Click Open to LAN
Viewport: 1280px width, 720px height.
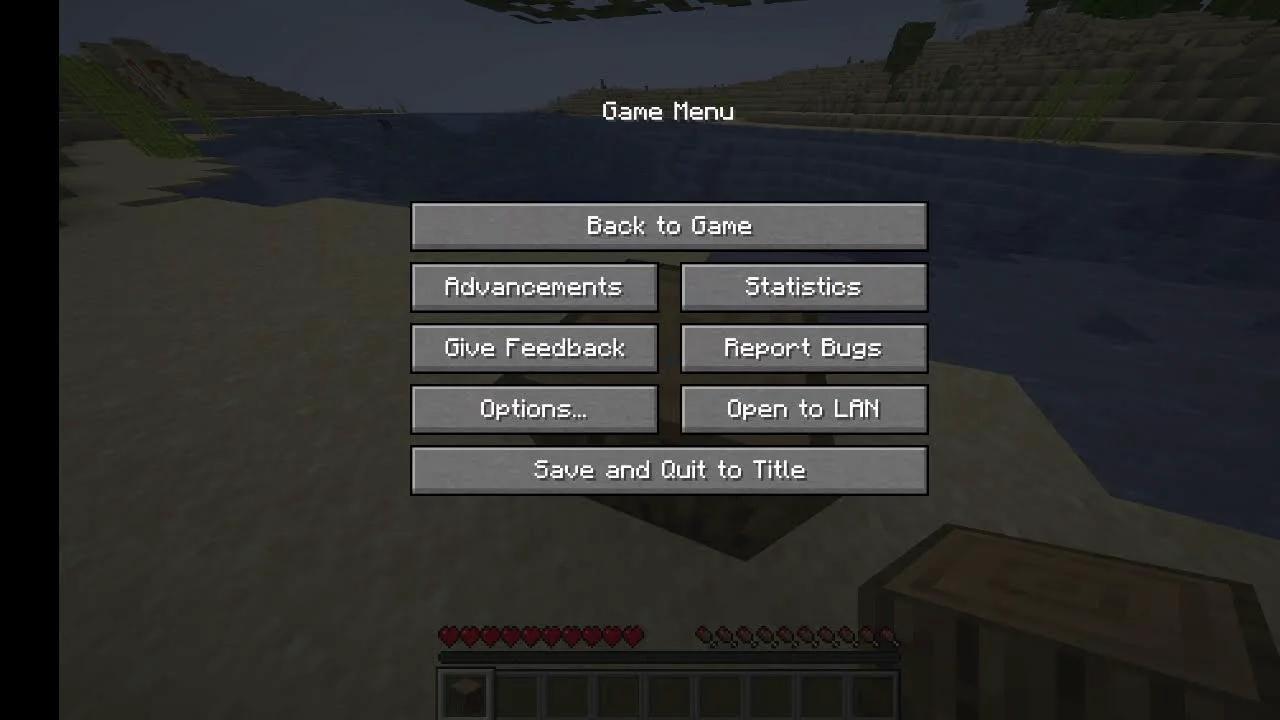coord(803,409)
